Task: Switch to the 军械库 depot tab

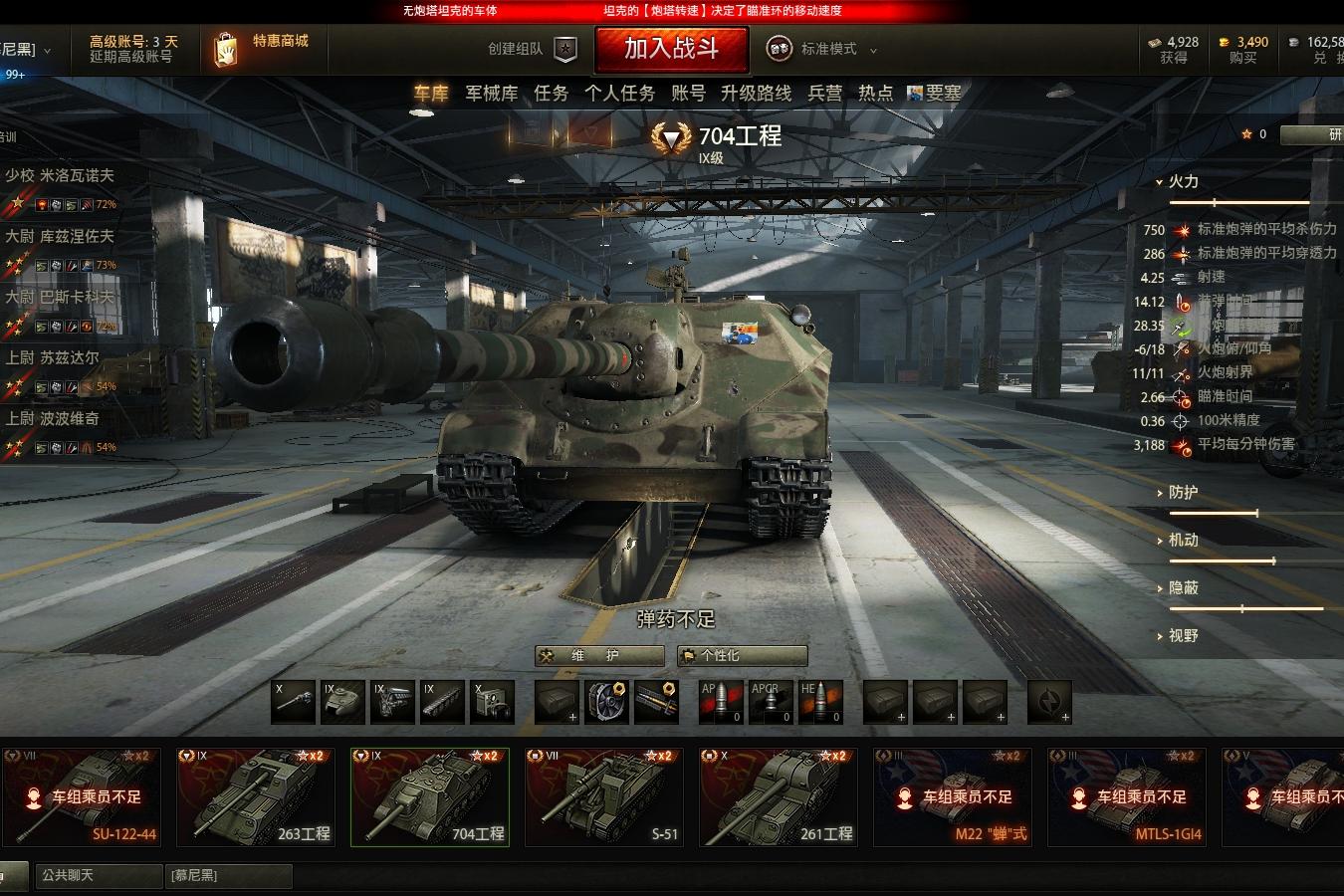Action: 492,94
